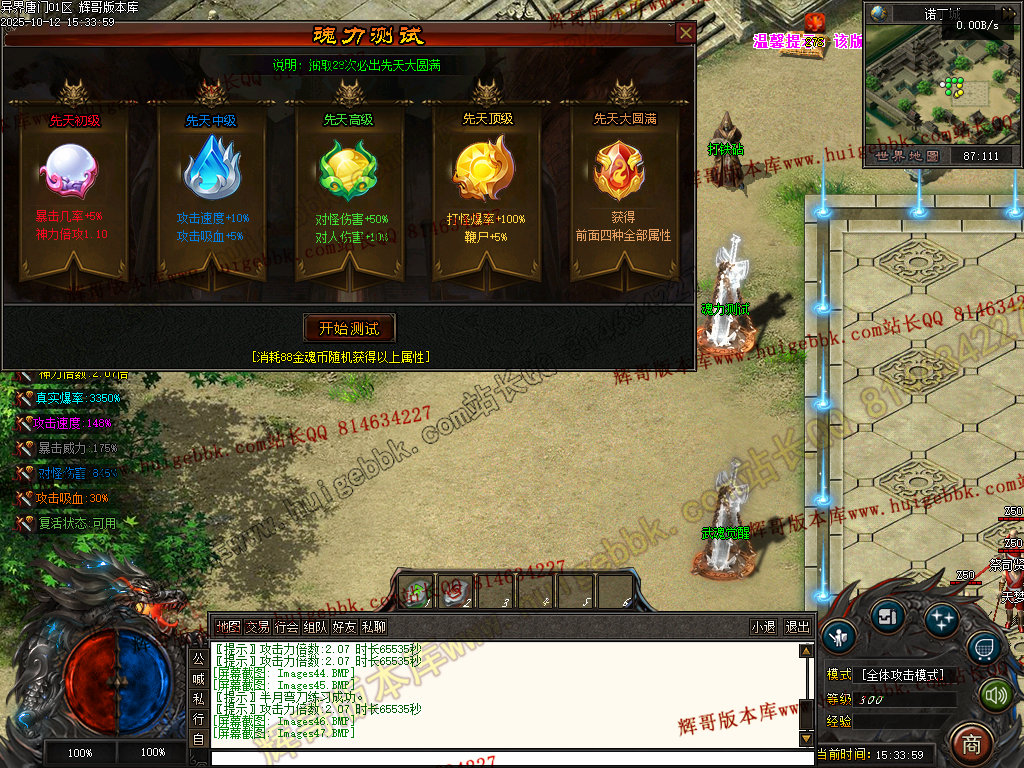This screenshot has height=768, width=1024.
Task: Click the minimap view of 诺丁城
Action: 942,90
